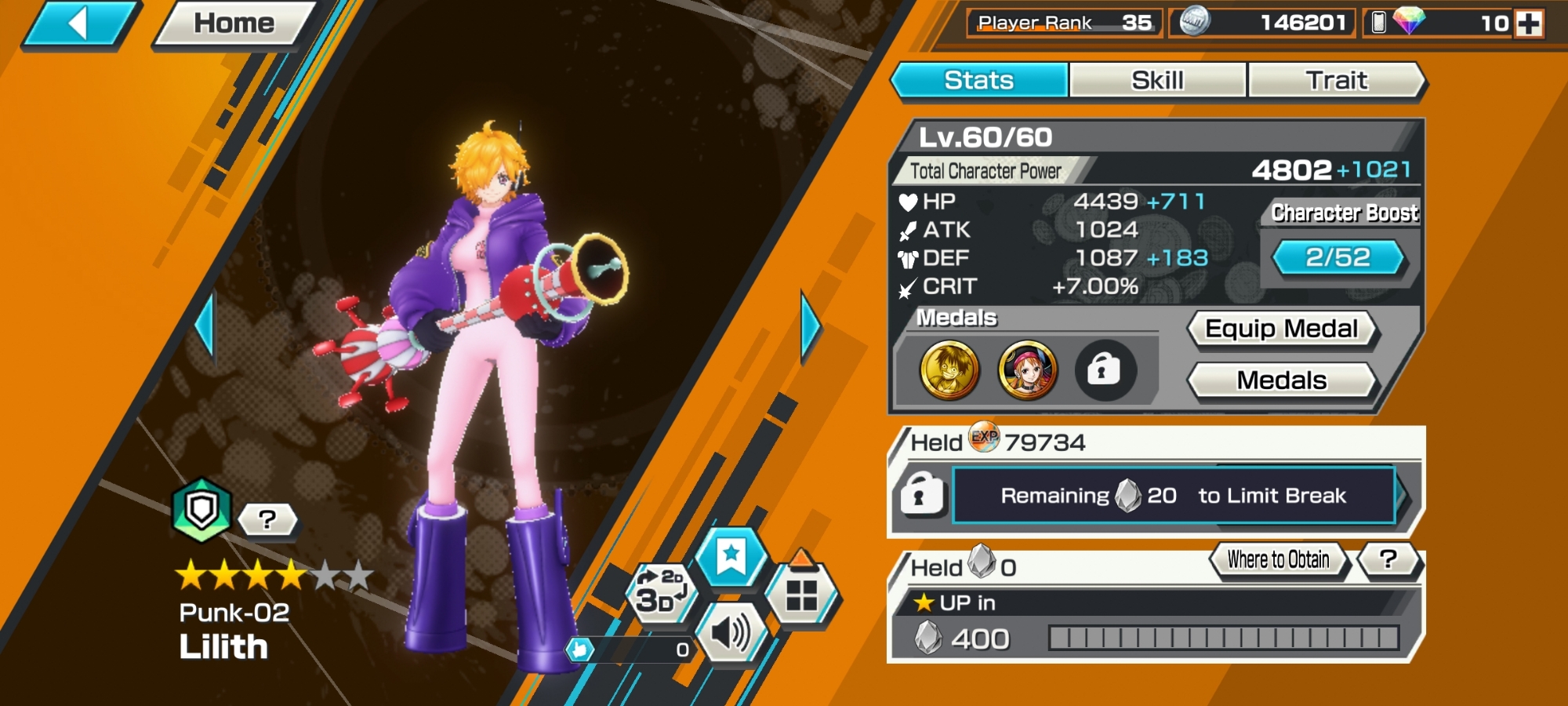
Task: Play the character voice speaker icon
Action: [x=731, y=632]
